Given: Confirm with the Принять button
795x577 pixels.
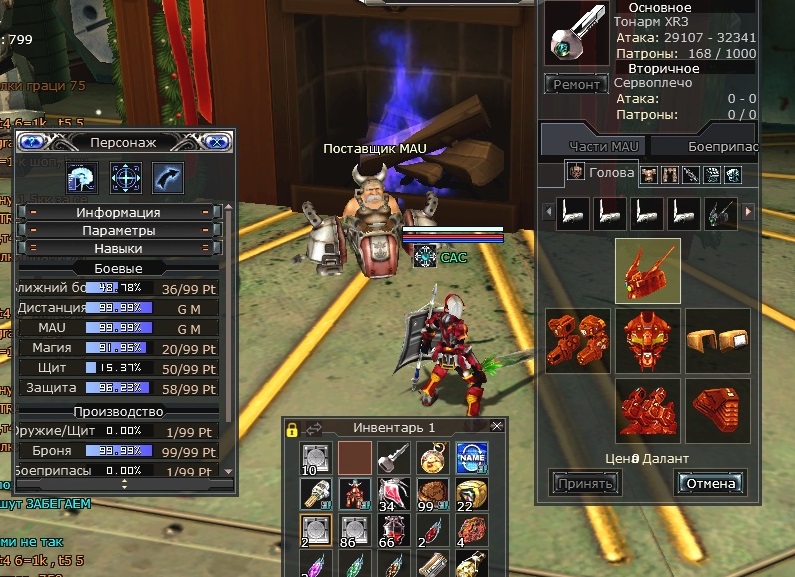Looking at the screenshot, I should 585,484.
